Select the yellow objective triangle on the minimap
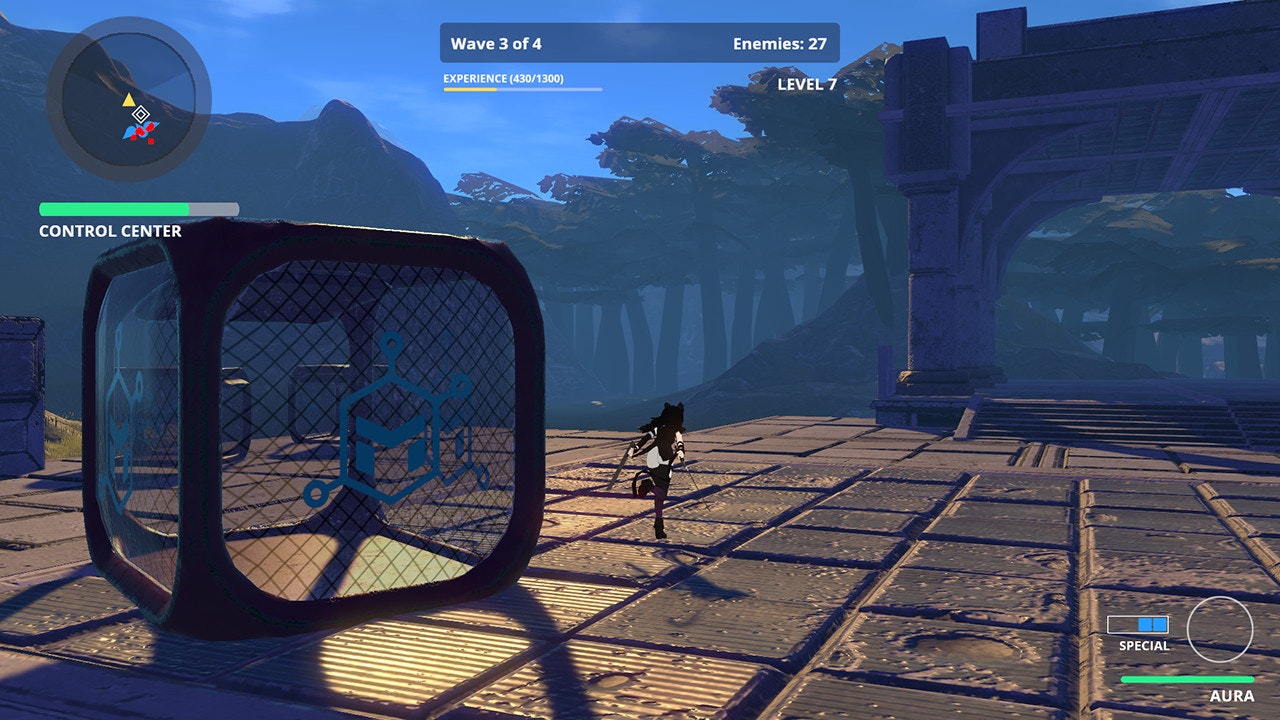The image size is (1280, 720). [x=129, y=99]
